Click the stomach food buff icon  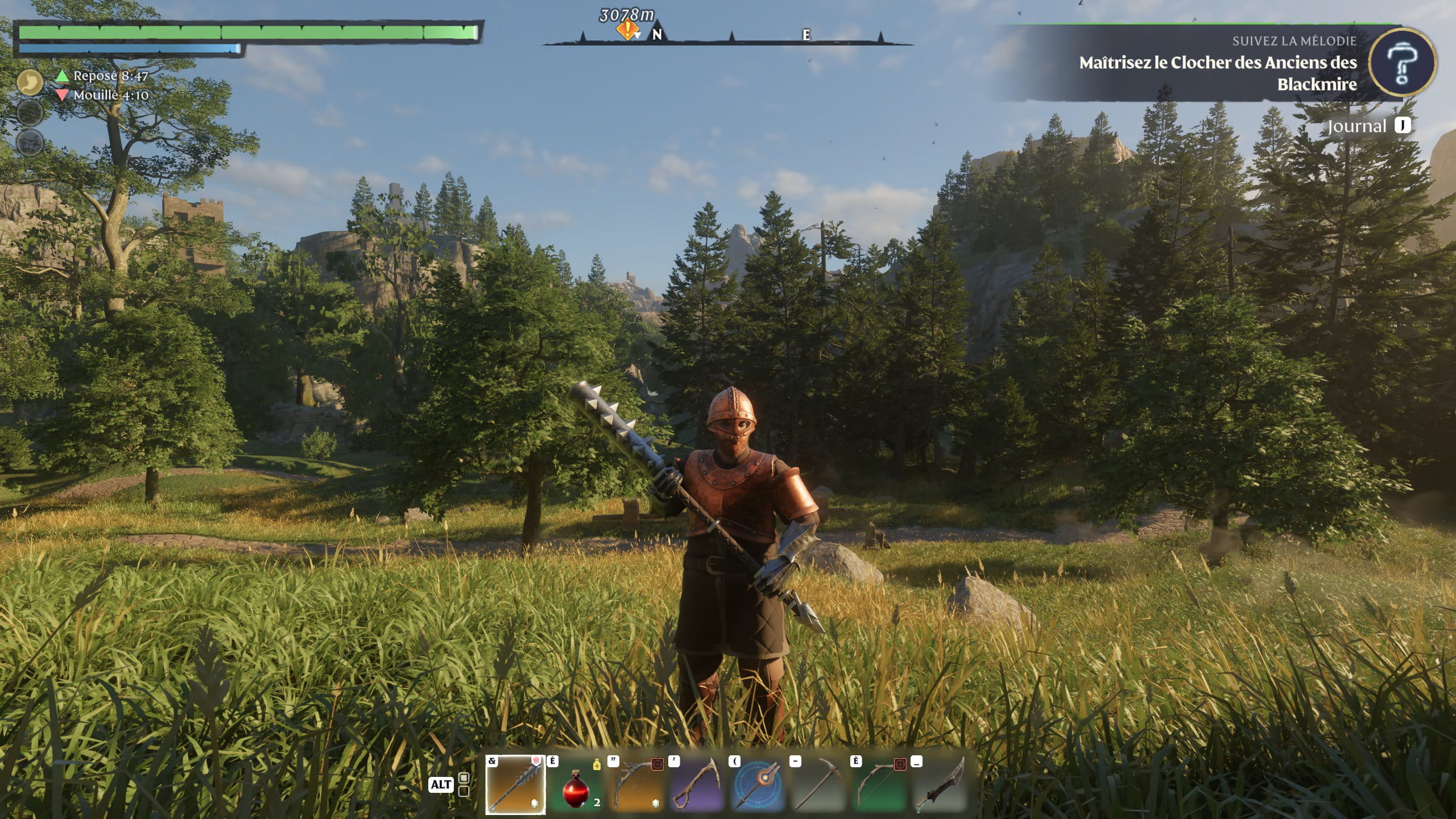tap(30, 83)
